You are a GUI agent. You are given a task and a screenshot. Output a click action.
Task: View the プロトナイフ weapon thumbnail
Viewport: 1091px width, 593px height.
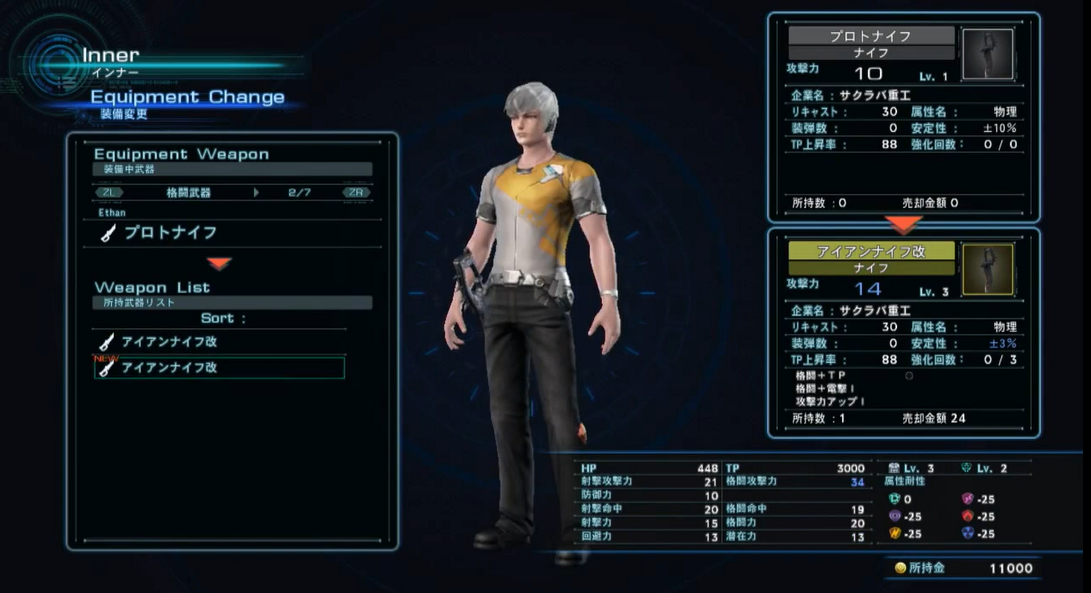pos(986,54)
